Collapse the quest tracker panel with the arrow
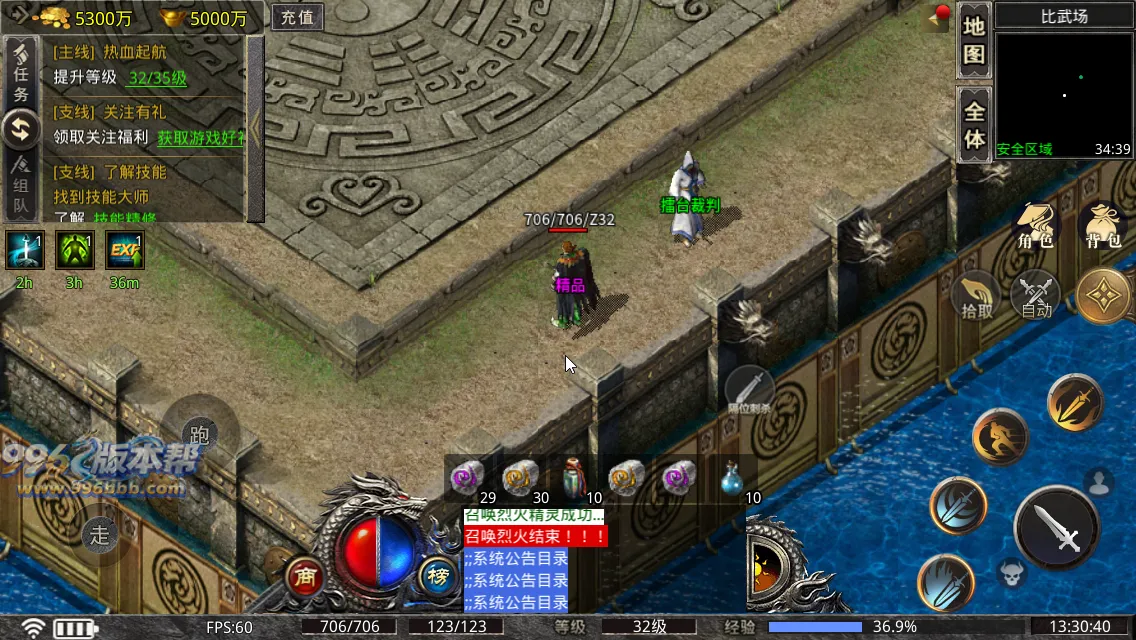Screen dimensions: 1136x640 255,127
